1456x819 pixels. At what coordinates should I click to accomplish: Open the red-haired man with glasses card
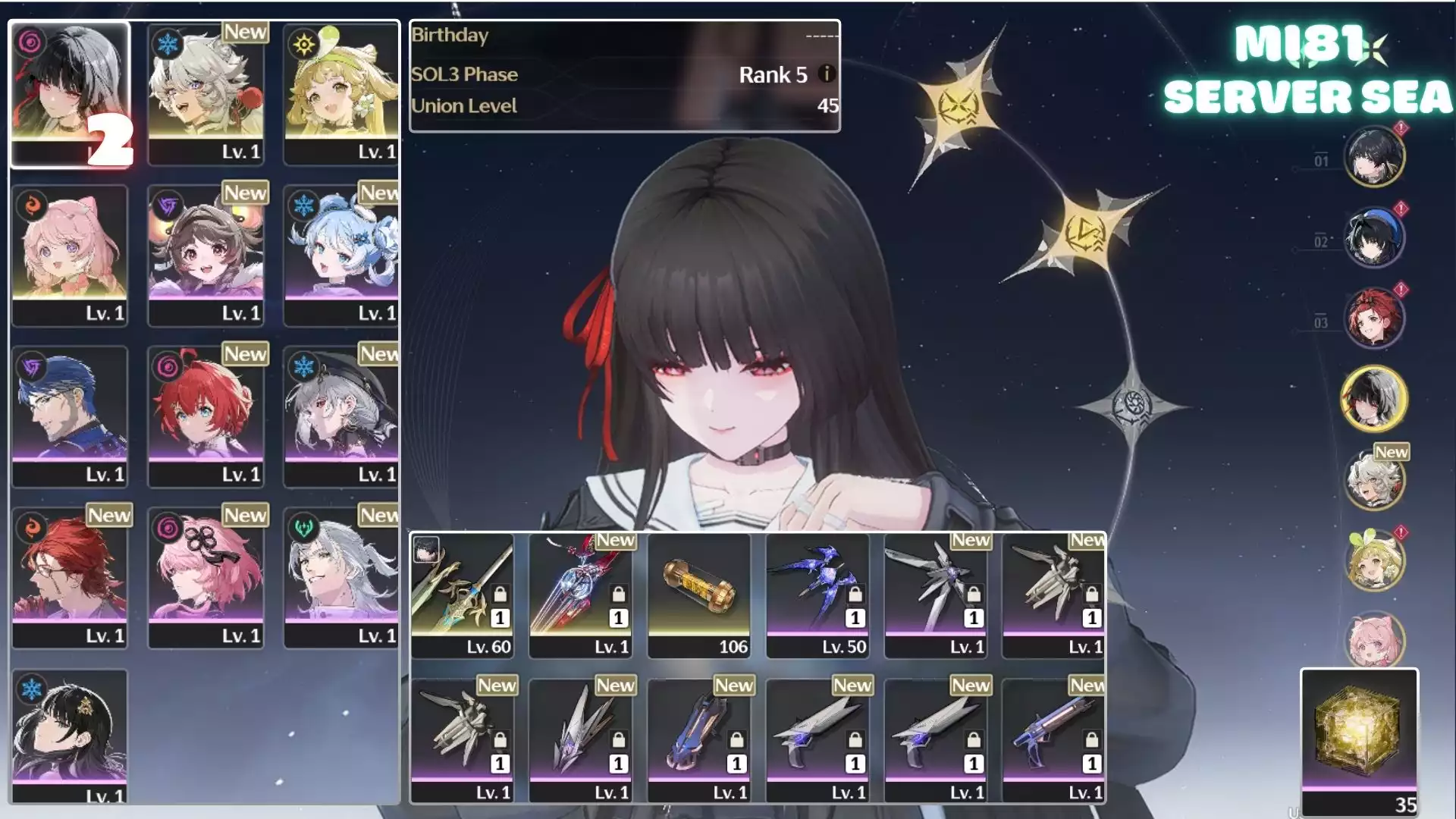pos(70,577)
